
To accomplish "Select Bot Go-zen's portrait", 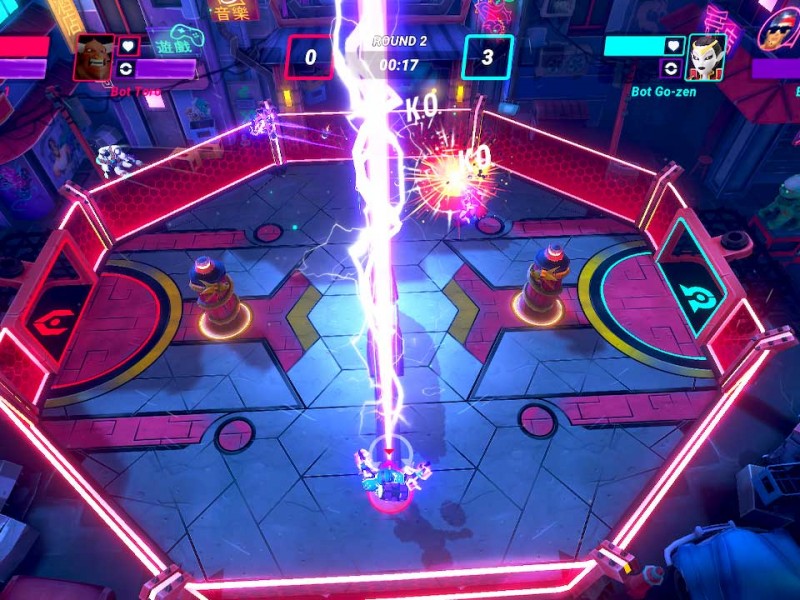I will click(705, 57).
